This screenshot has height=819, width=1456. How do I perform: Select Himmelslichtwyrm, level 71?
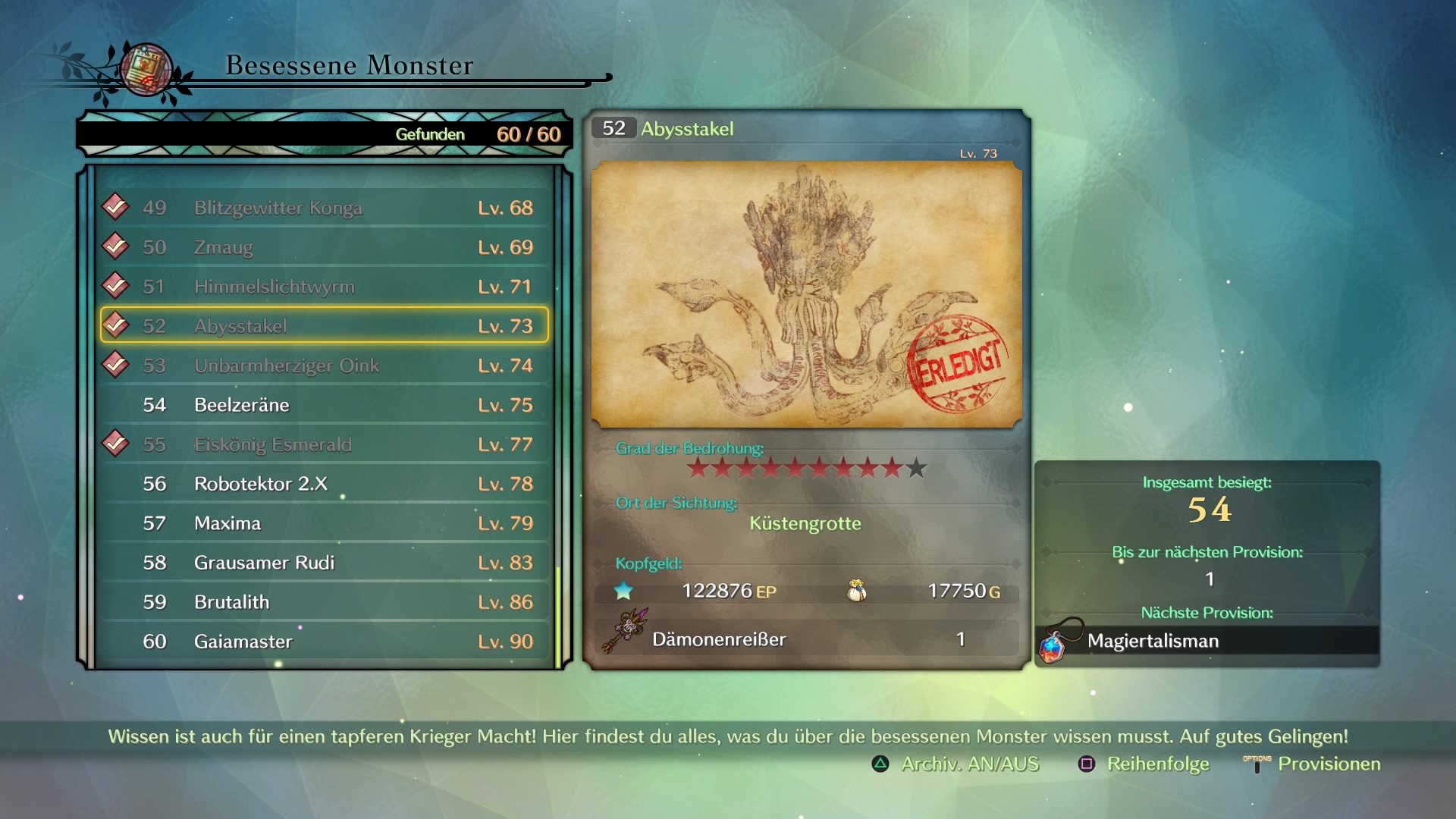[x=325, y=287]
